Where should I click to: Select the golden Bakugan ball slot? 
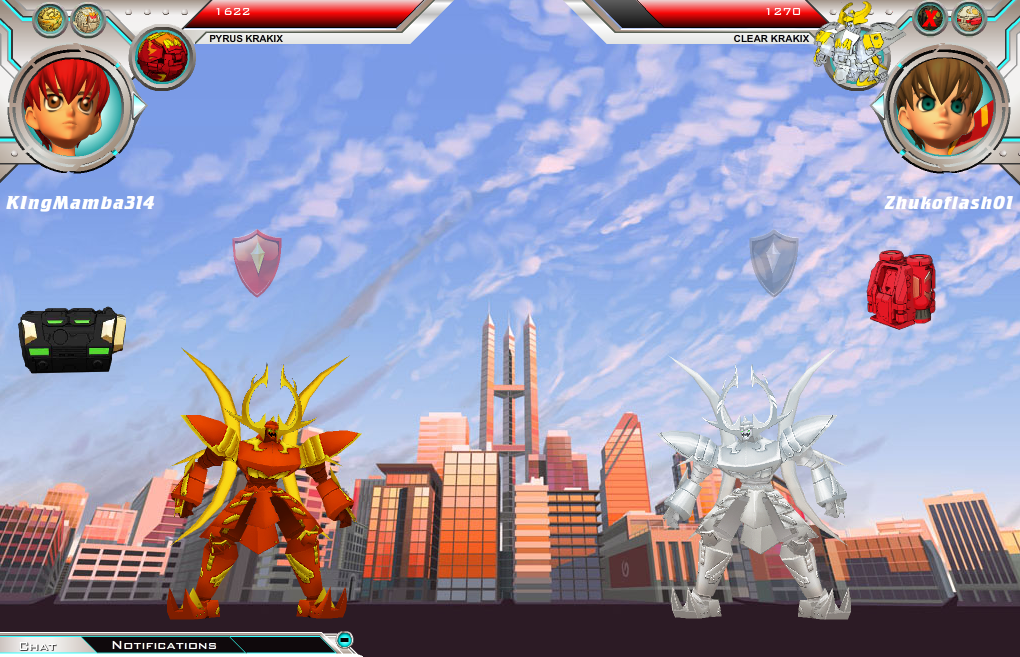(x=50, y=19)
